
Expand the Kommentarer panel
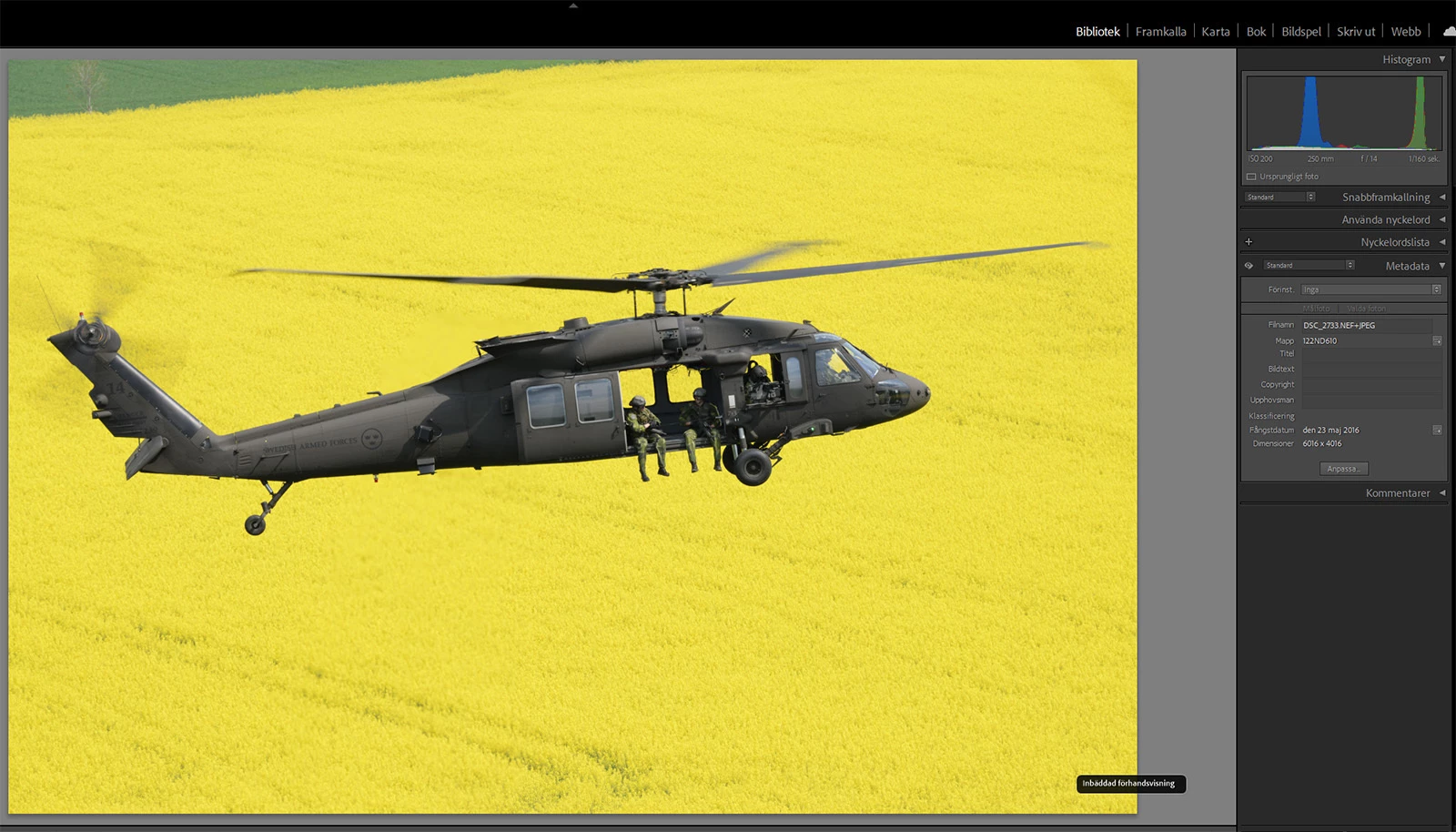1442,492
